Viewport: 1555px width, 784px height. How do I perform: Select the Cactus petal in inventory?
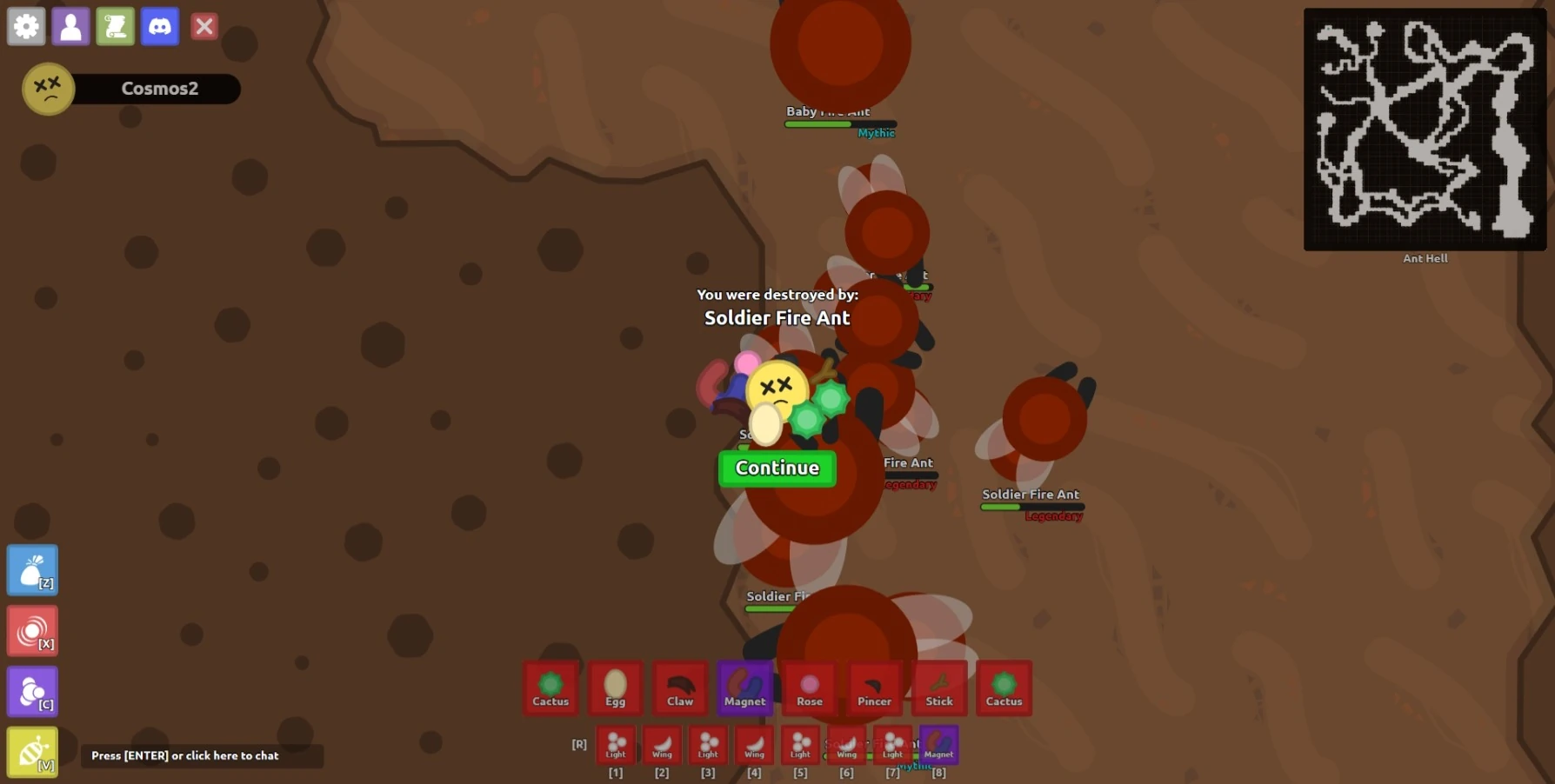551,688
